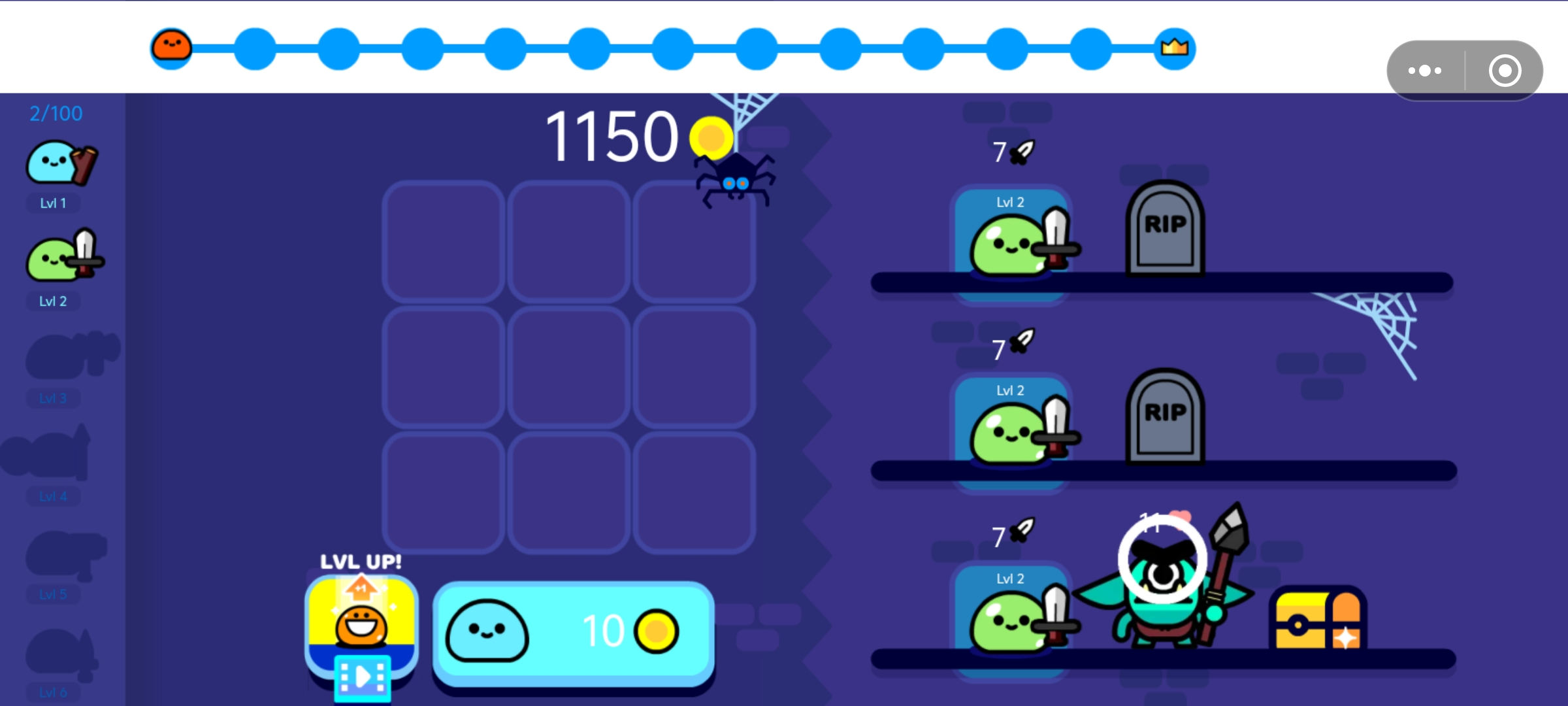The image size is (1568, 706).
Task: Tap the circular exit control in the top-right capsule
Action: tap(1505, 70)
